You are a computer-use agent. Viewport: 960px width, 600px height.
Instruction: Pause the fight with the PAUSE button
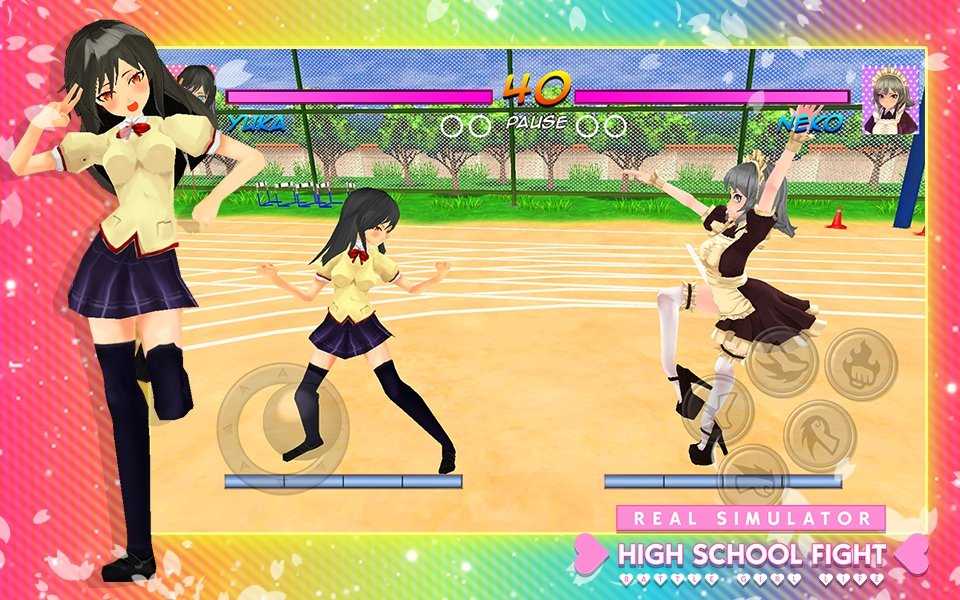[536, 123]
